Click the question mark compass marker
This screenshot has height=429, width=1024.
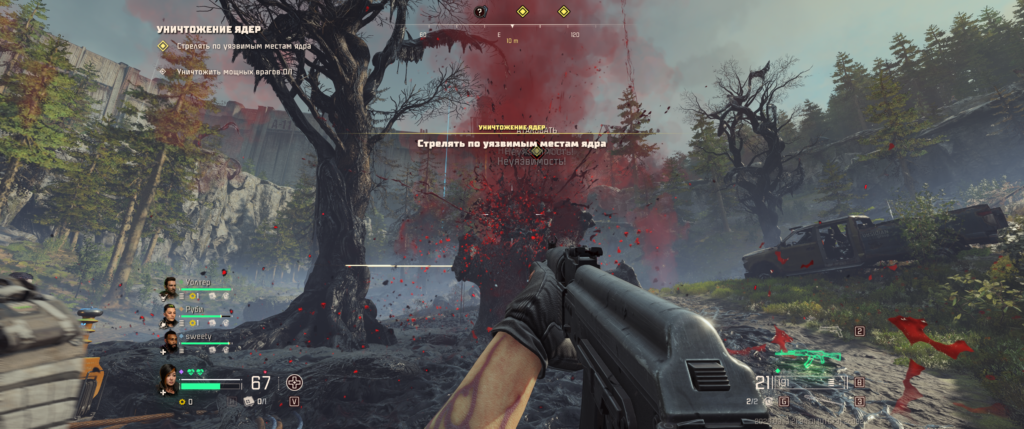point(479,12)
